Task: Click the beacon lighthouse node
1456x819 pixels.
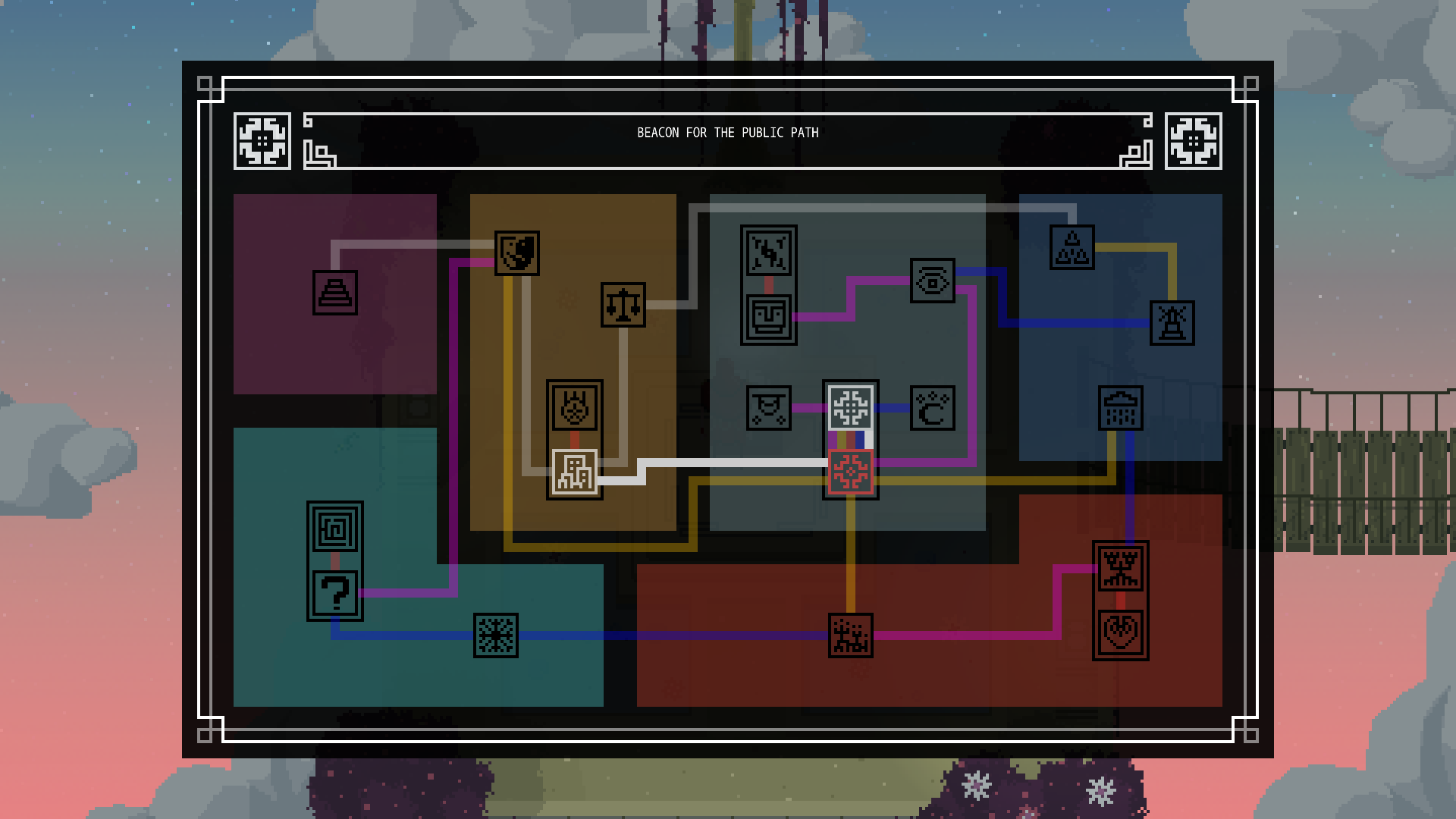Action: point(1172,323)
